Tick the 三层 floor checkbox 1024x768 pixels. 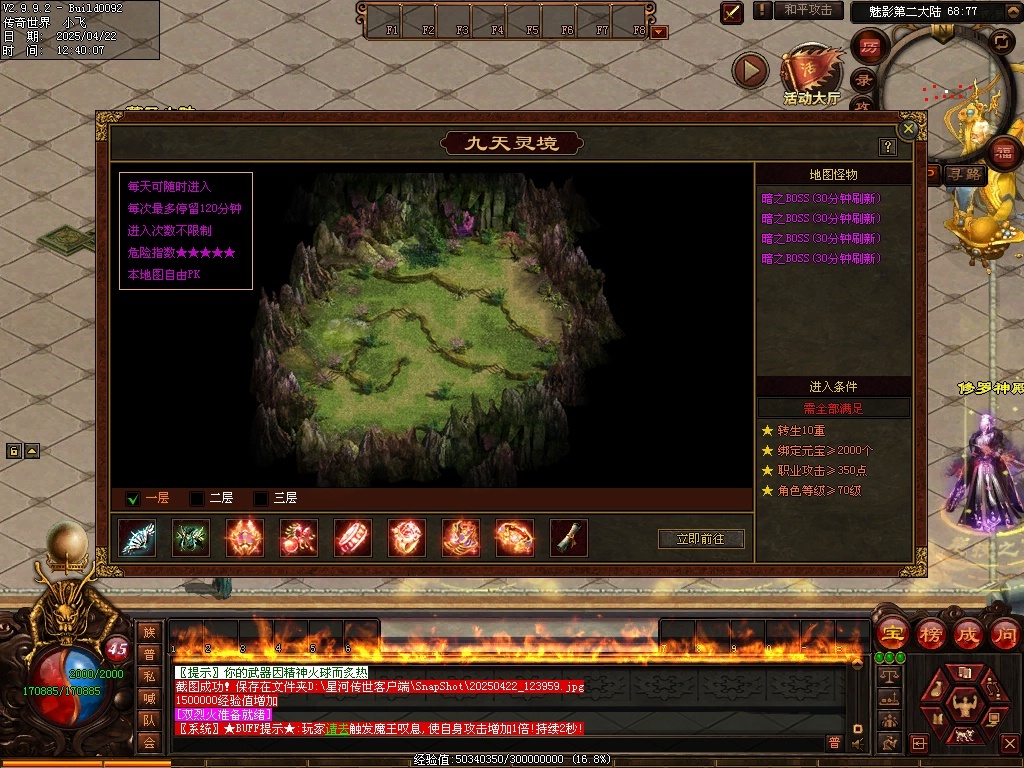[x=261, y=498]
